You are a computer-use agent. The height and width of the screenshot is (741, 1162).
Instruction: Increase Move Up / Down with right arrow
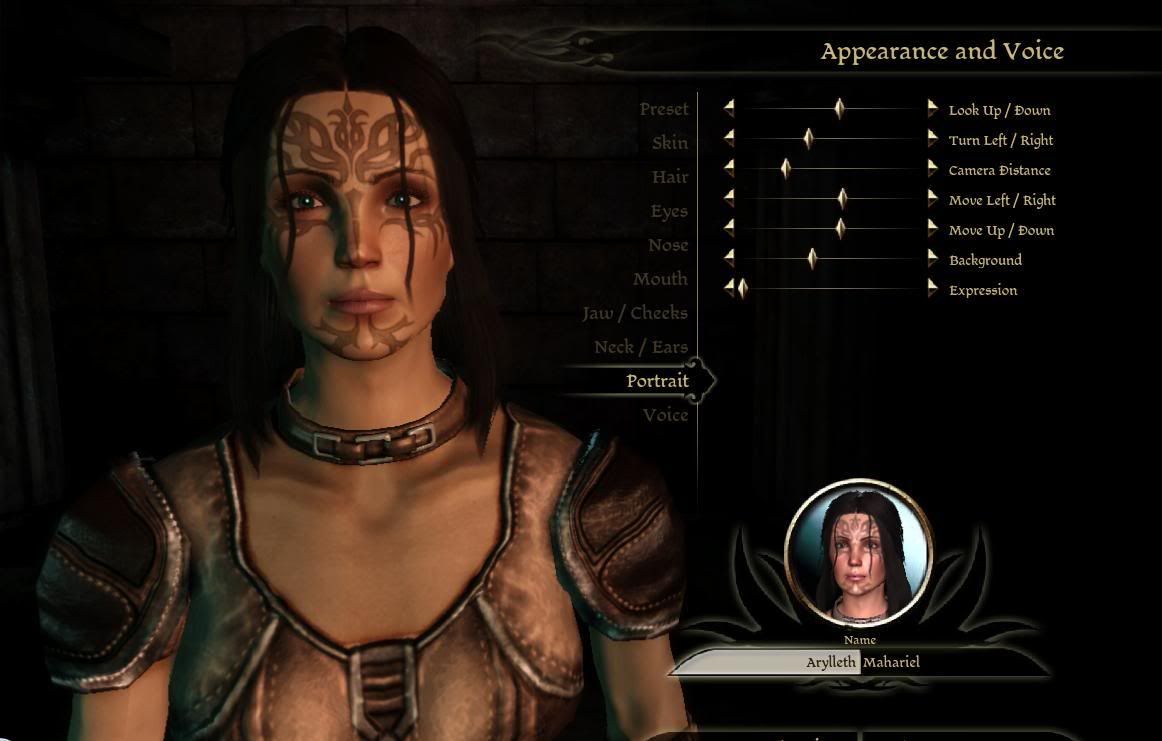point(932,229)
